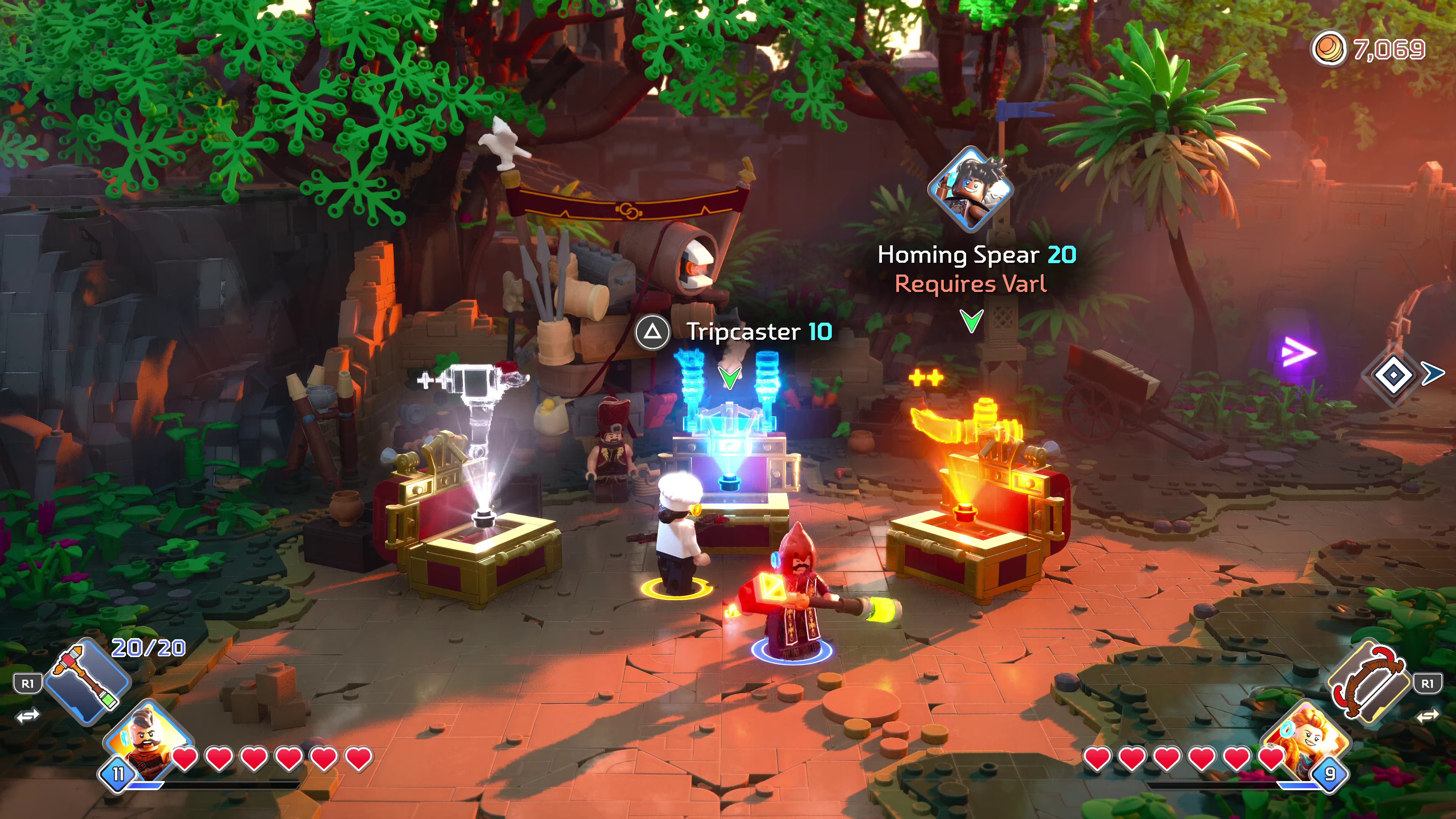Click the Aloy player portrait

click(1307, 741)
